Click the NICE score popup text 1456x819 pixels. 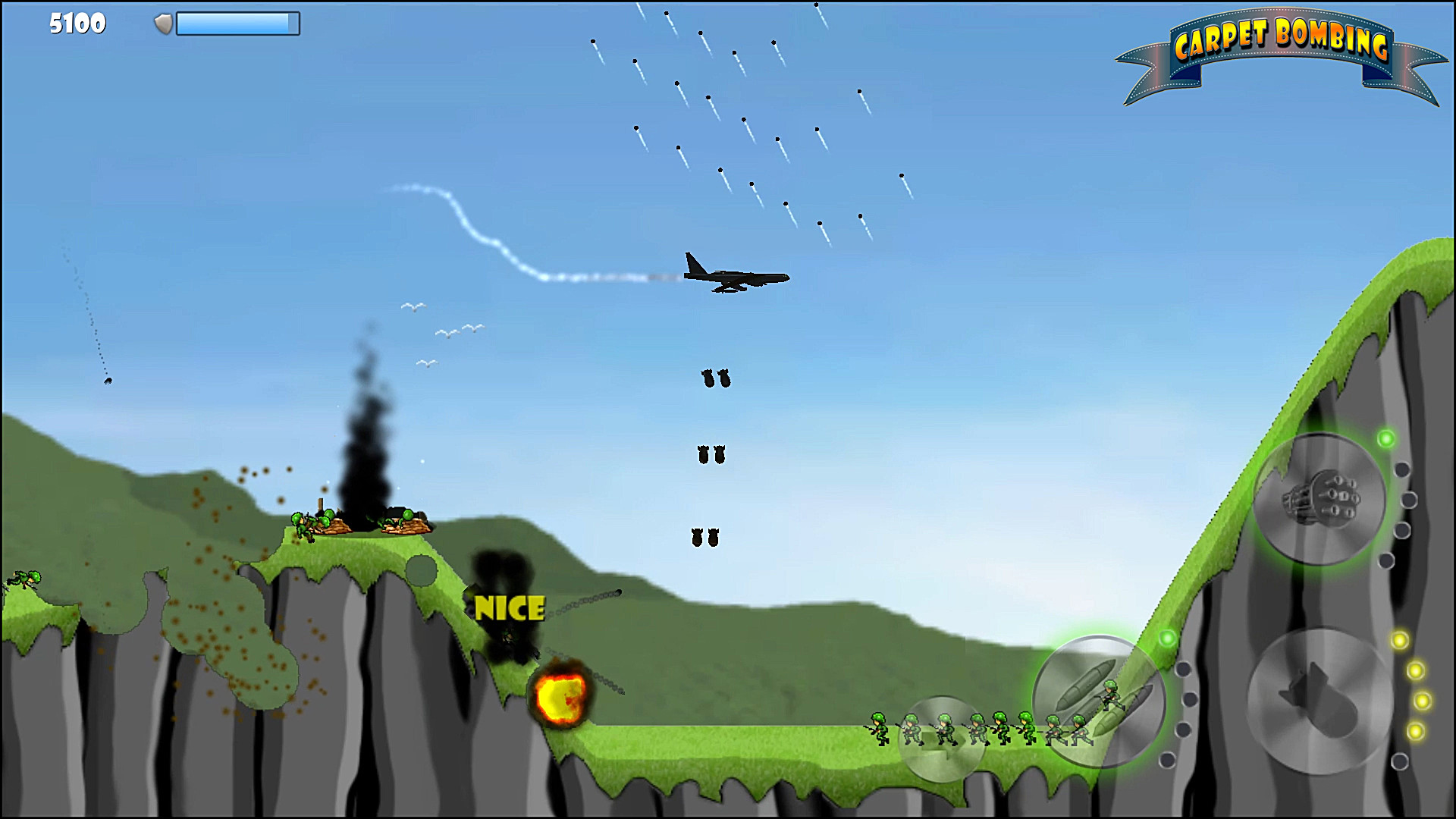pyautogui.click(x=510, y=607)
